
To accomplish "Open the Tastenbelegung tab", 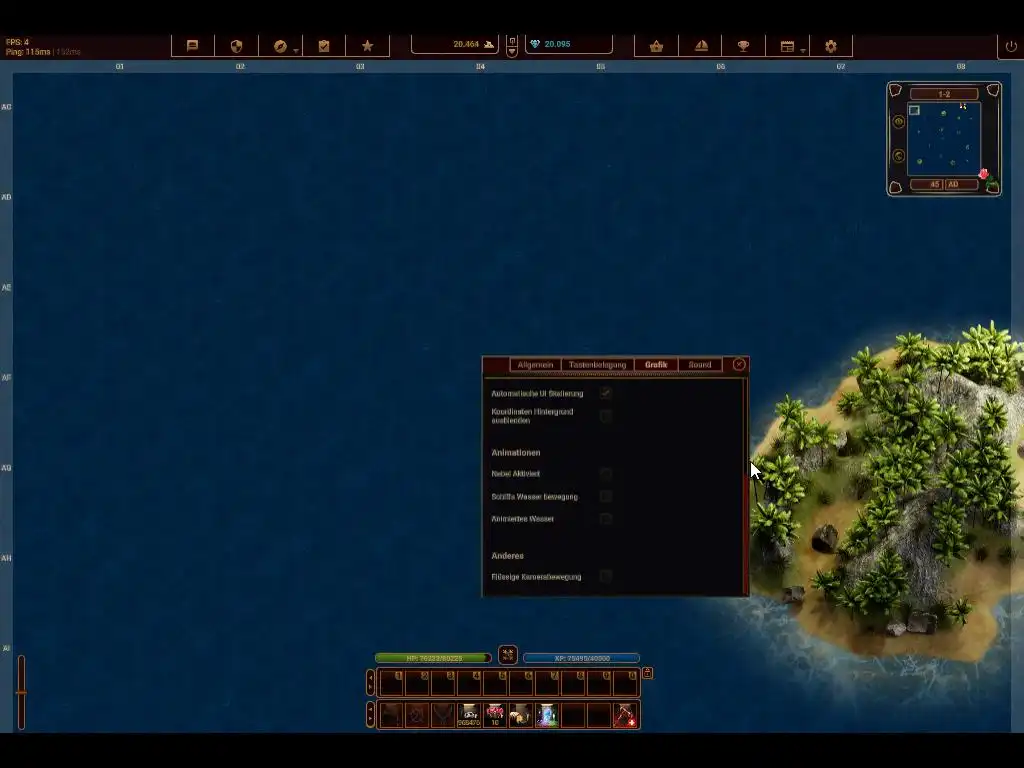I will pyautogui.click(x=597, y=365).
